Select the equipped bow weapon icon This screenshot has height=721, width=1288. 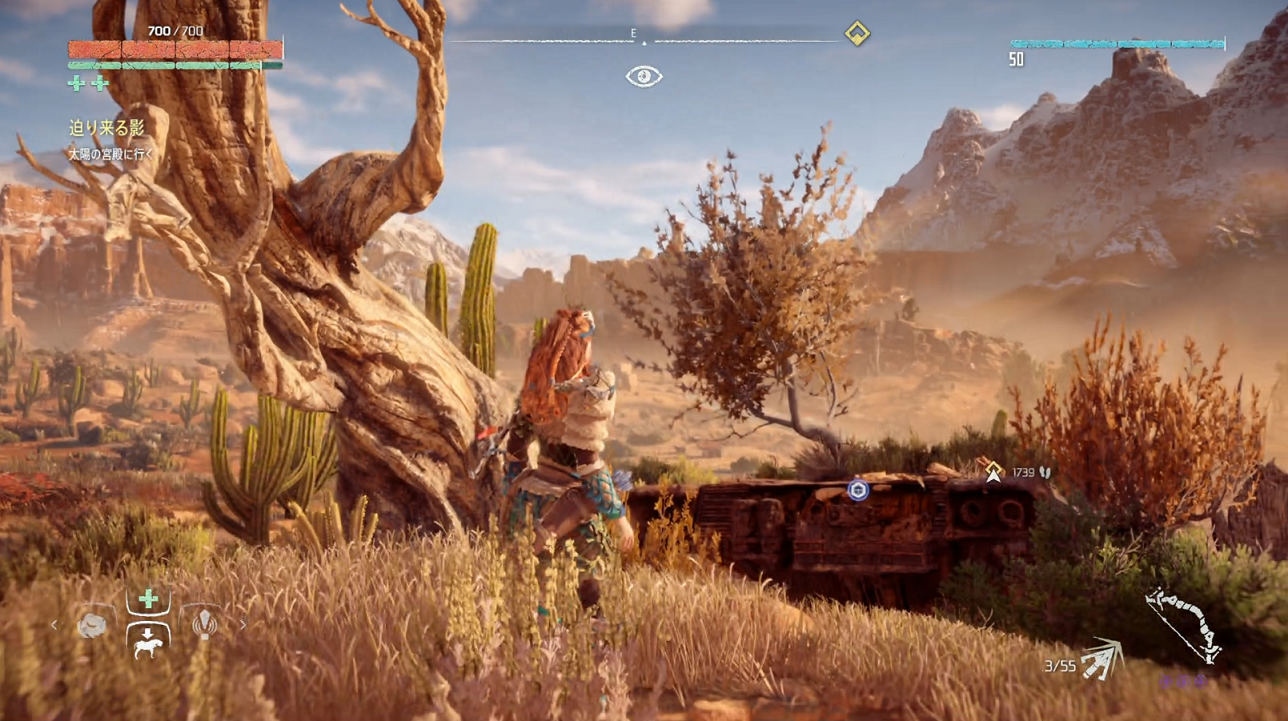[1183, 623]
